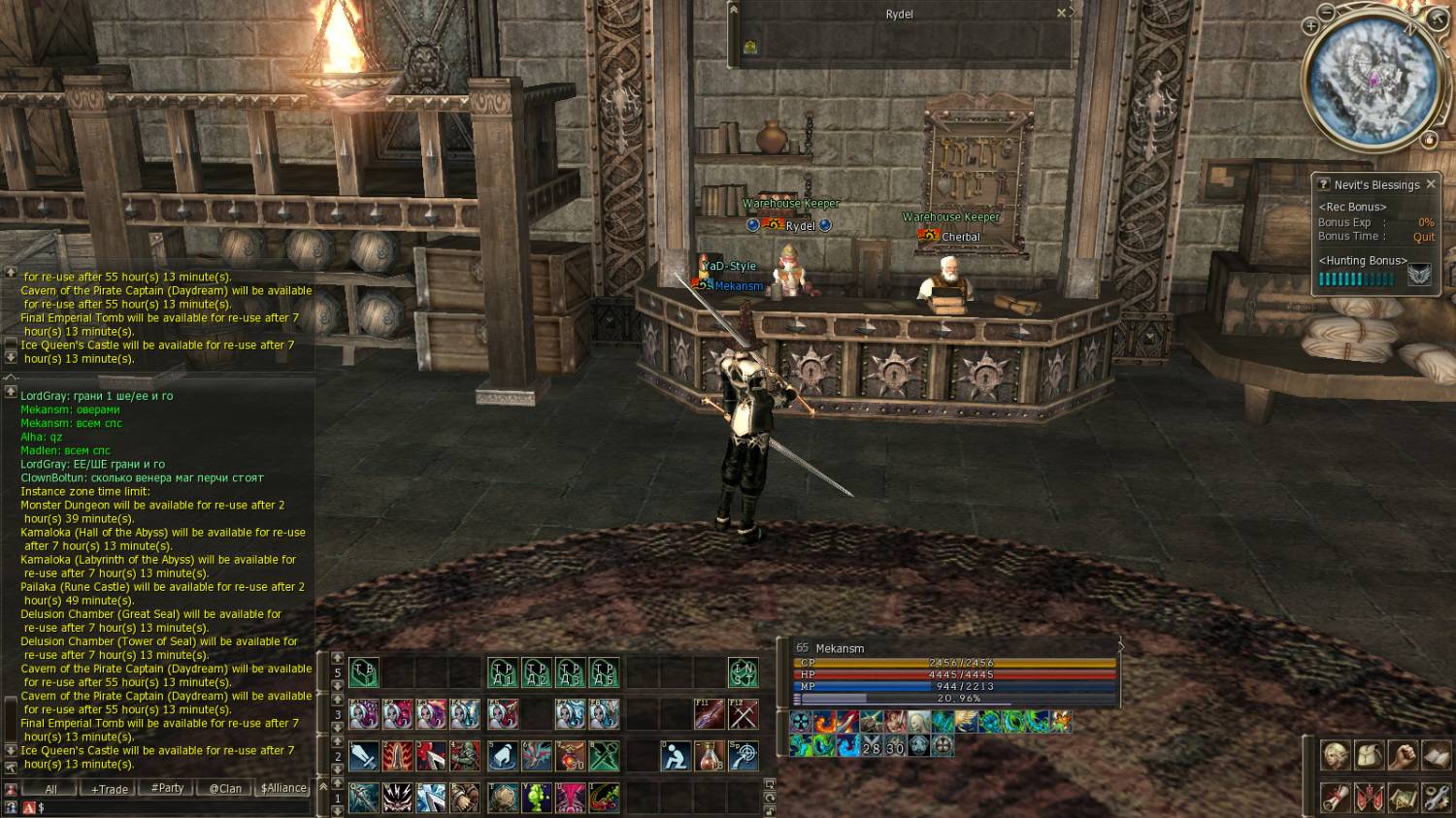Open the $Alliance chat tab

[x=283, y=788]
